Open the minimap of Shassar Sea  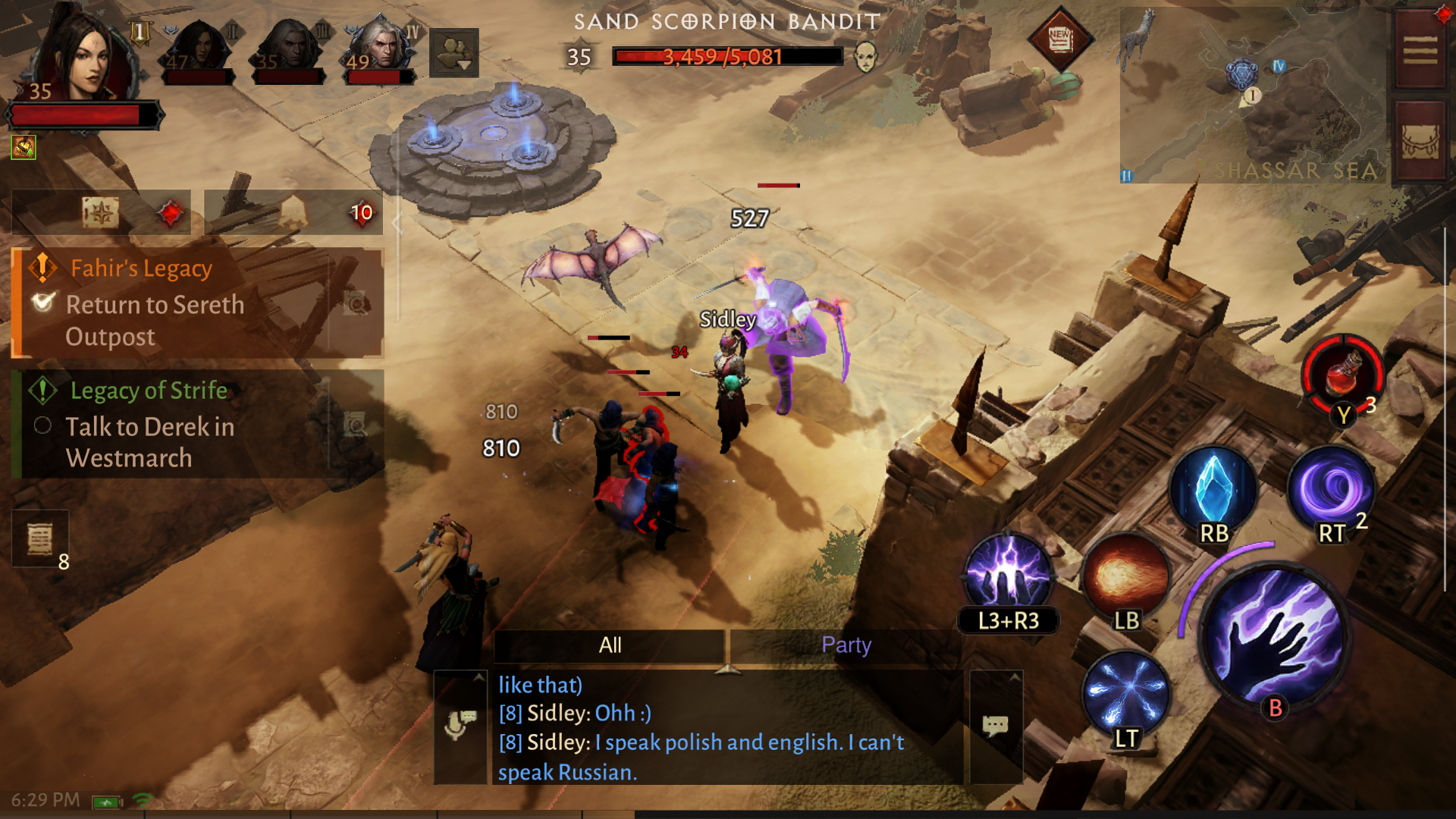point(1251,95)
